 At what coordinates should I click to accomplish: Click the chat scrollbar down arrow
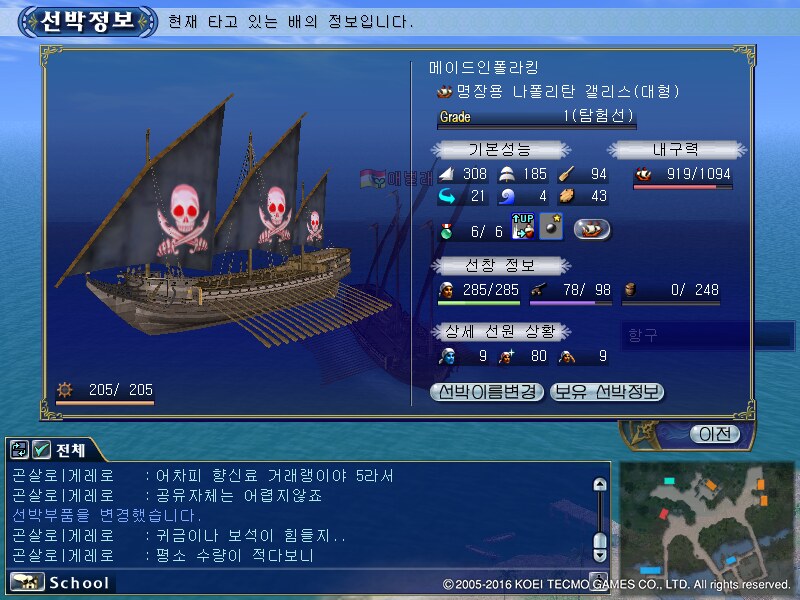(x=600, y=555)
